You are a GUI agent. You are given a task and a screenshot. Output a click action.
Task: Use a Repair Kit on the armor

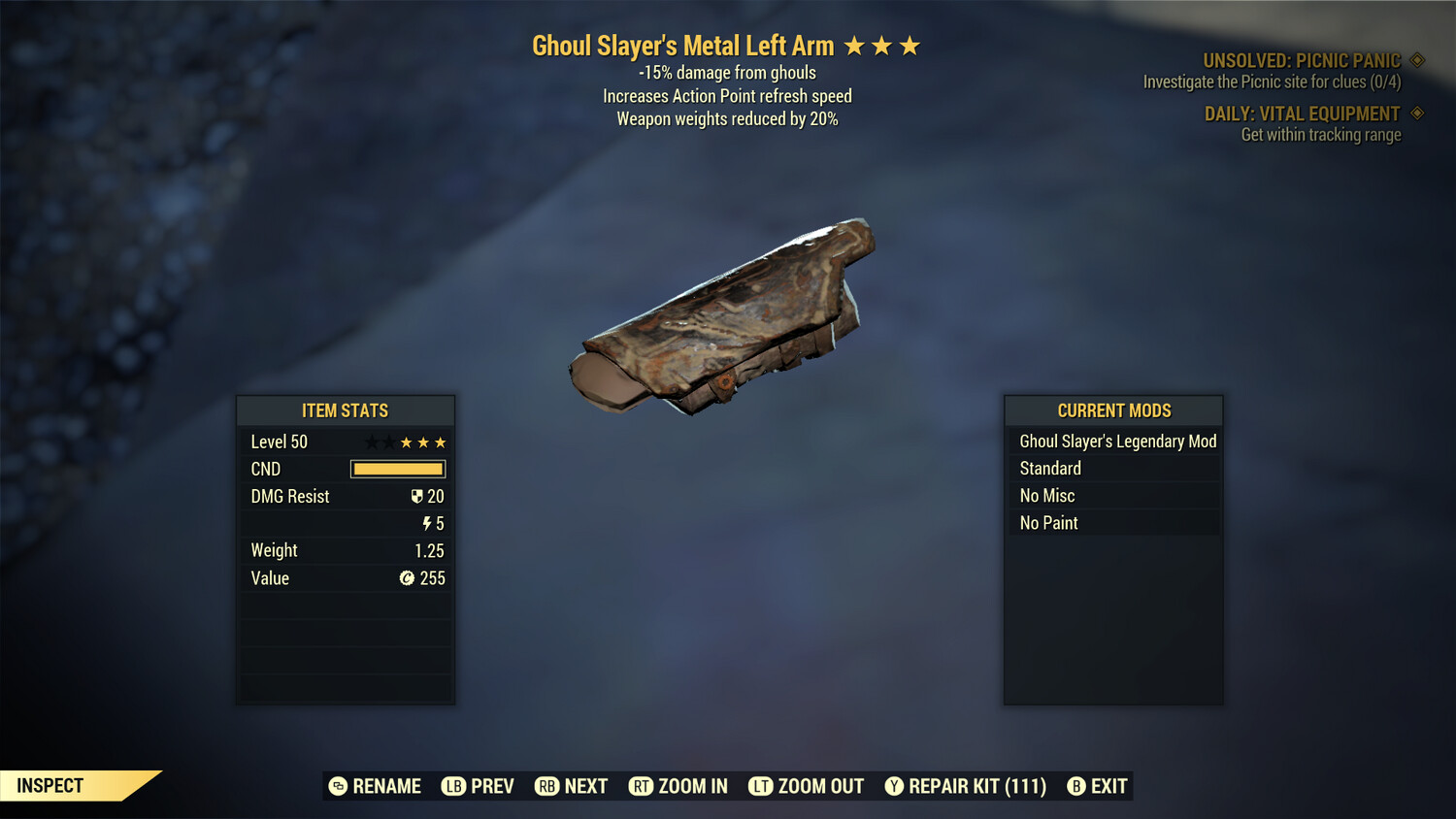[x=966, y=786]
